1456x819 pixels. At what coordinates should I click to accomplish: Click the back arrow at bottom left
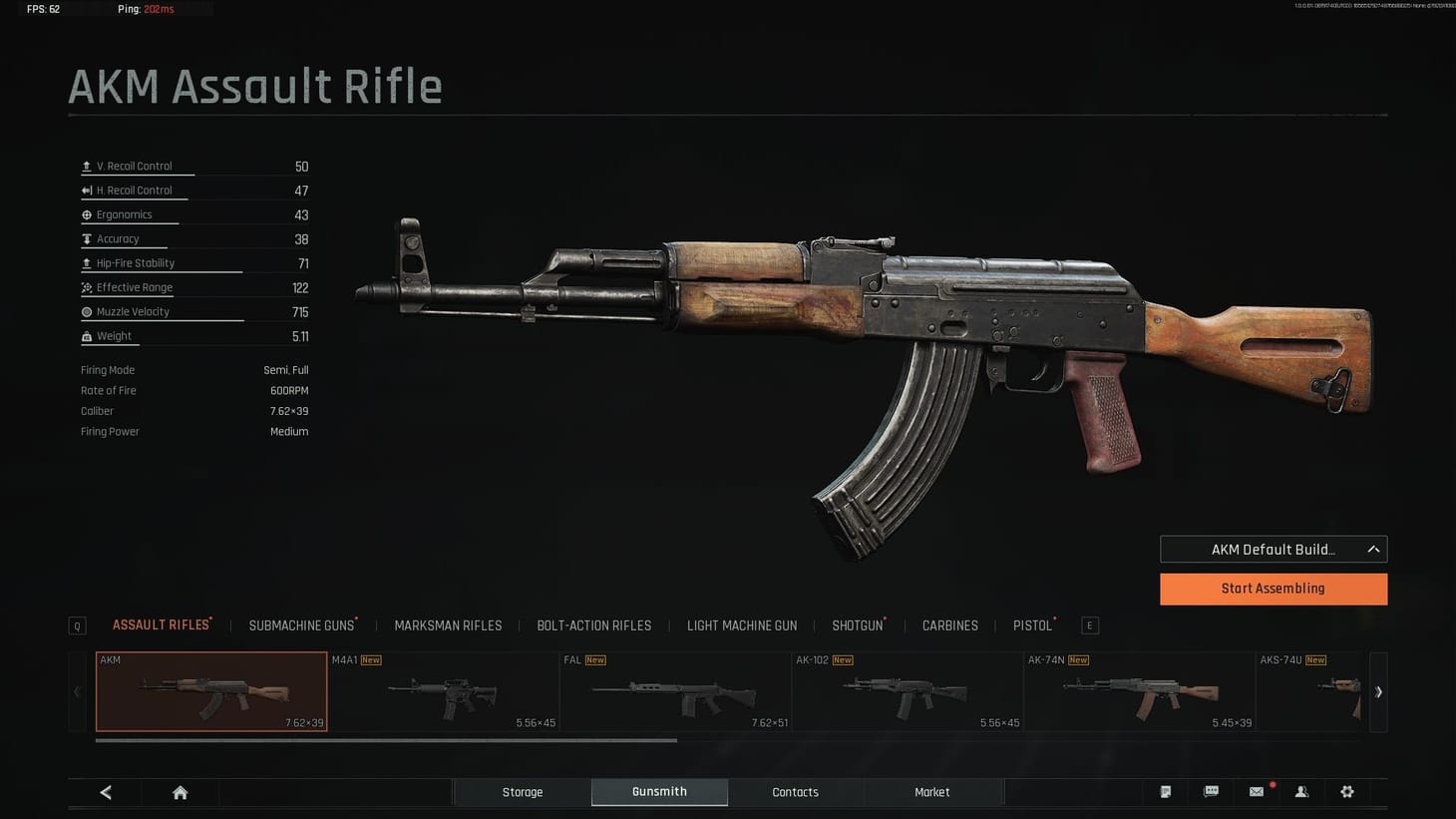(106, 791)
